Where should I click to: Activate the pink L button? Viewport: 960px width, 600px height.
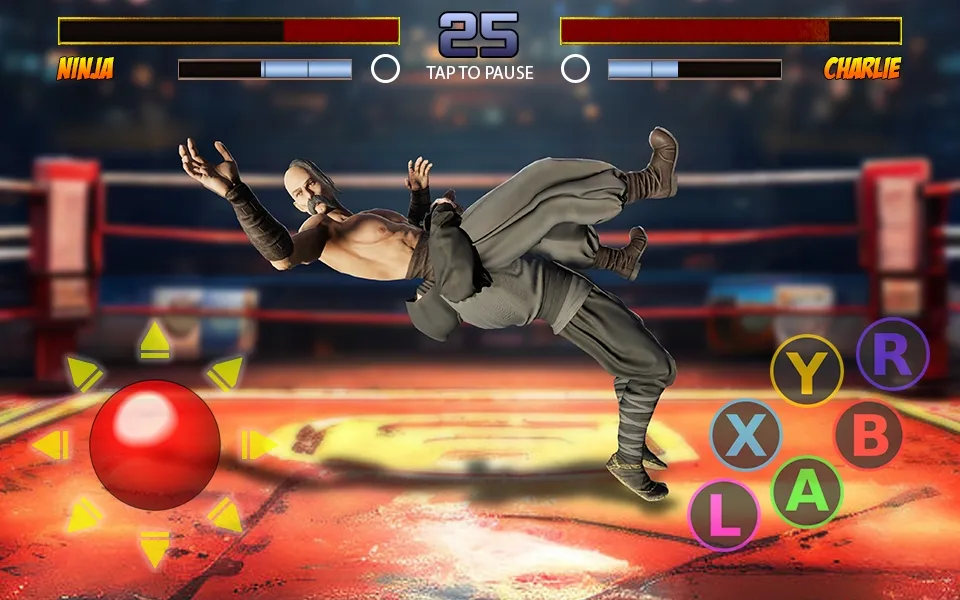725,515
